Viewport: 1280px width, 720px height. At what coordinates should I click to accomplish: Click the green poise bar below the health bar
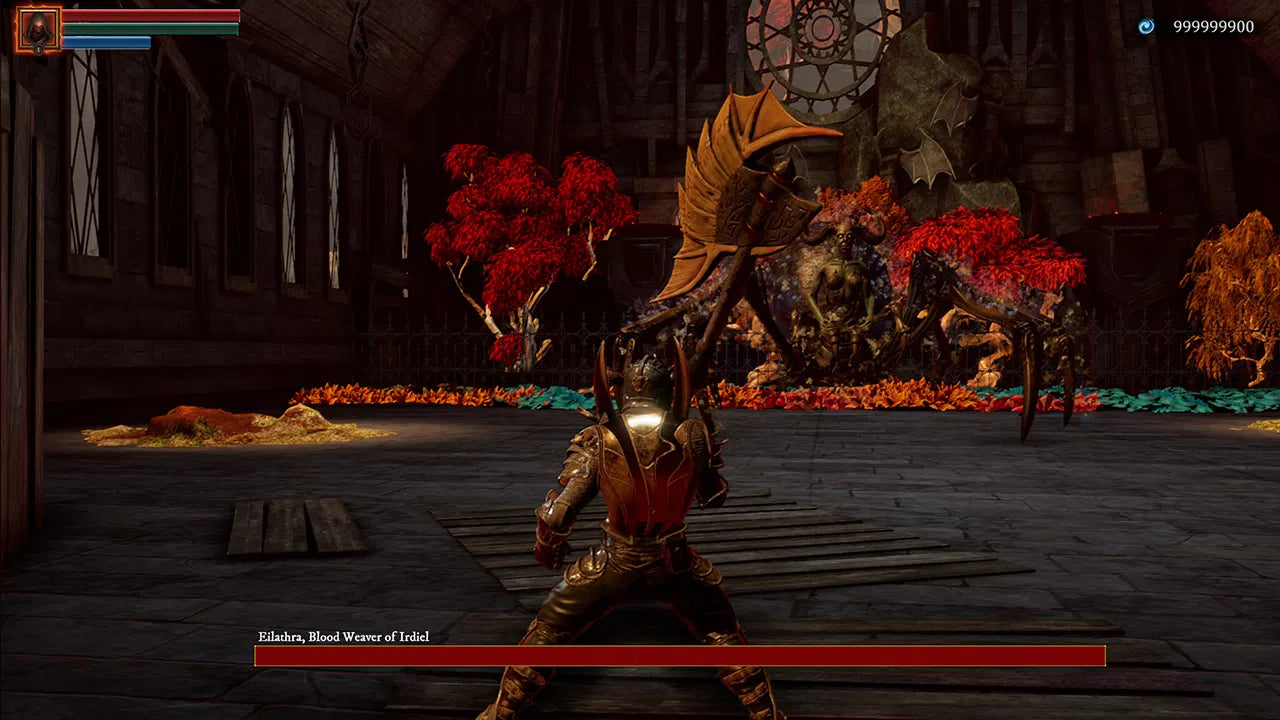(150, 28)
